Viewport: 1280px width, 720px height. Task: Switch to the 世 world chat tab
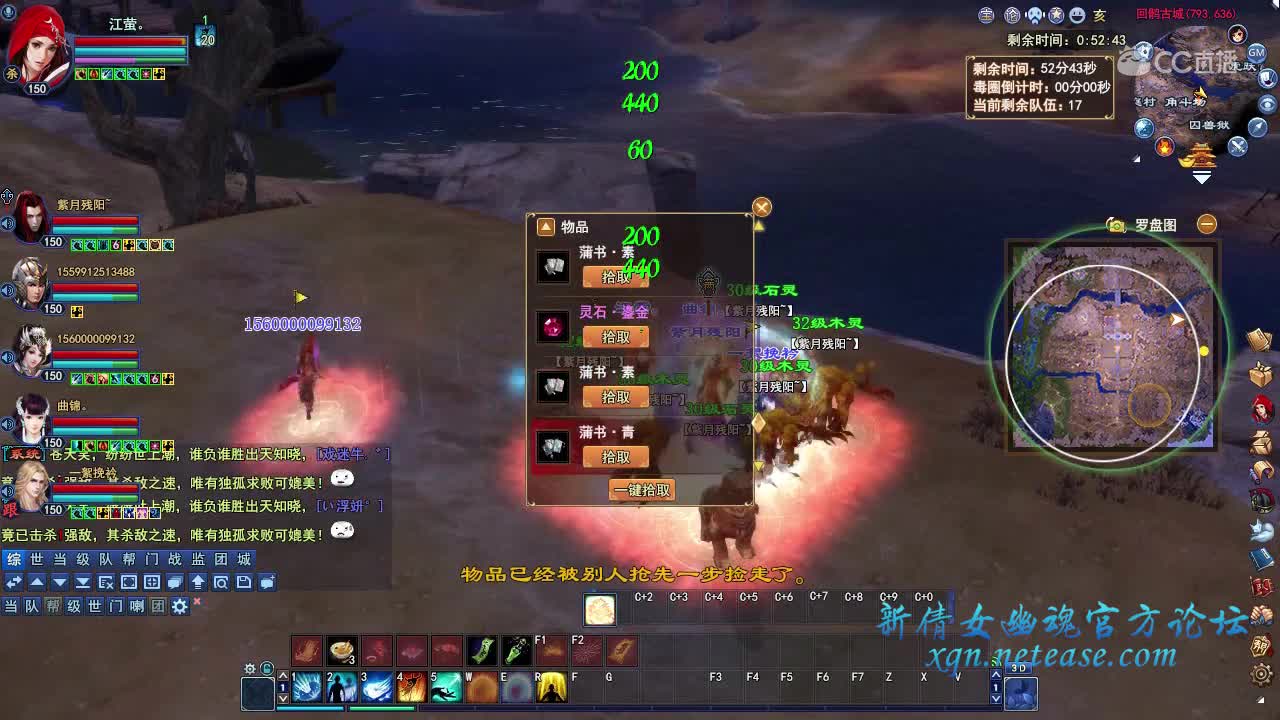[37, 559]
